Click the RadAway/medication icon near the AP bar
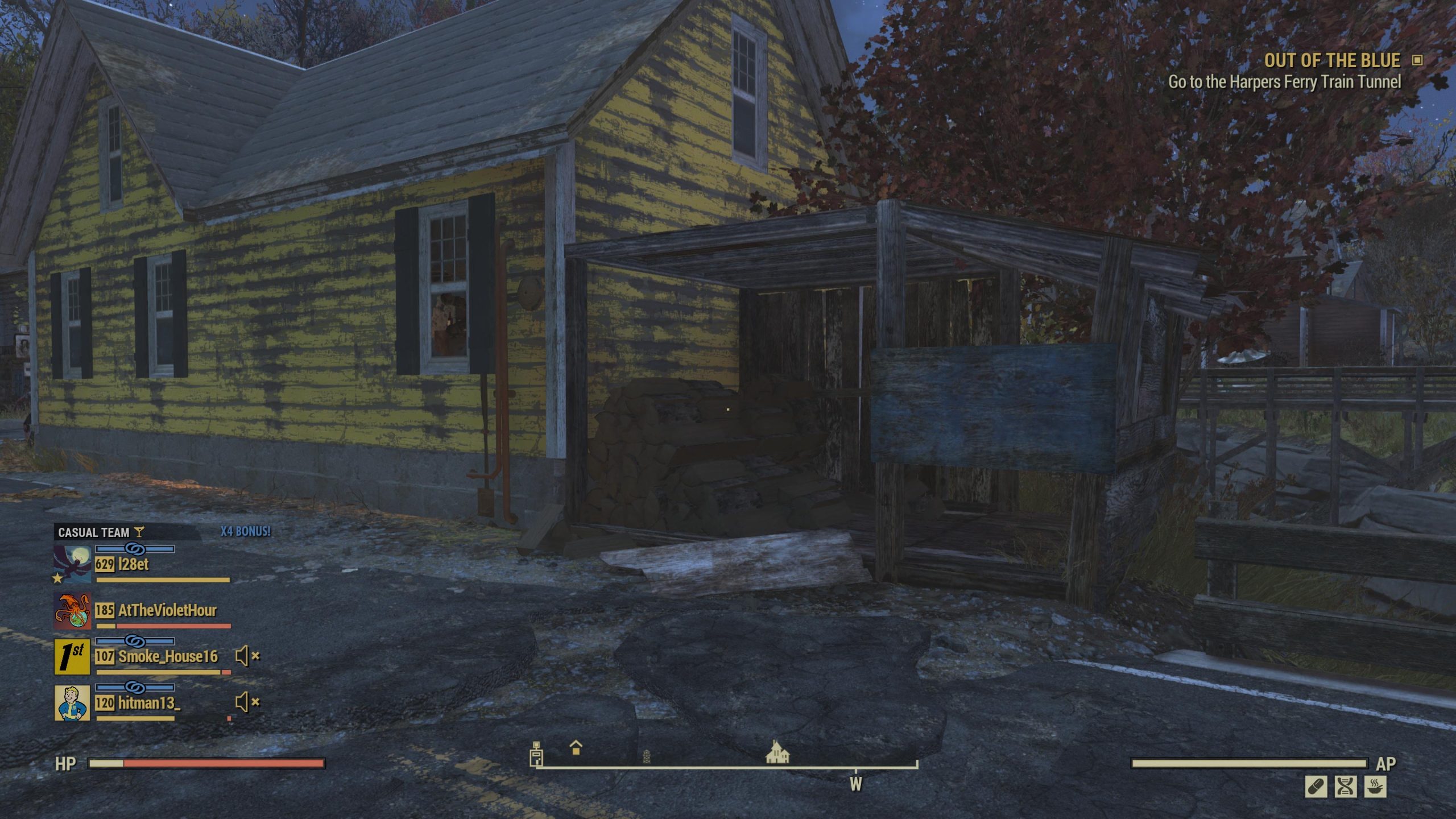This screenshot has height=819, width=1456. 1316,787
